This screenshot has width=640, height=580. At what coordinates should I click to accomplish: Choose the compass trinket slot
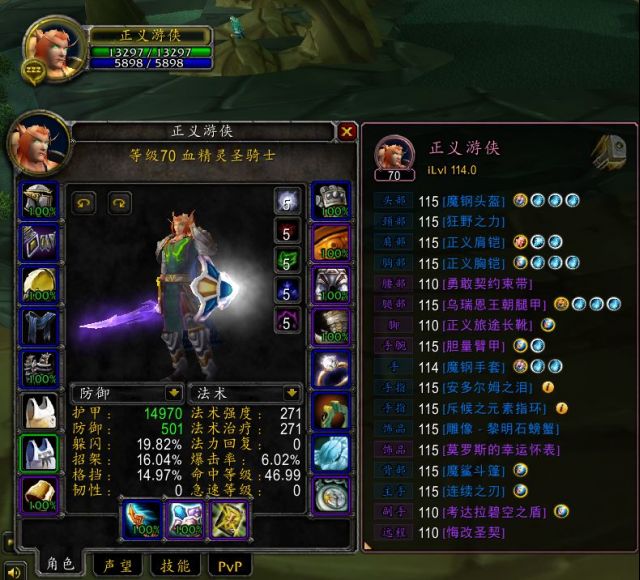pos(329,495)
